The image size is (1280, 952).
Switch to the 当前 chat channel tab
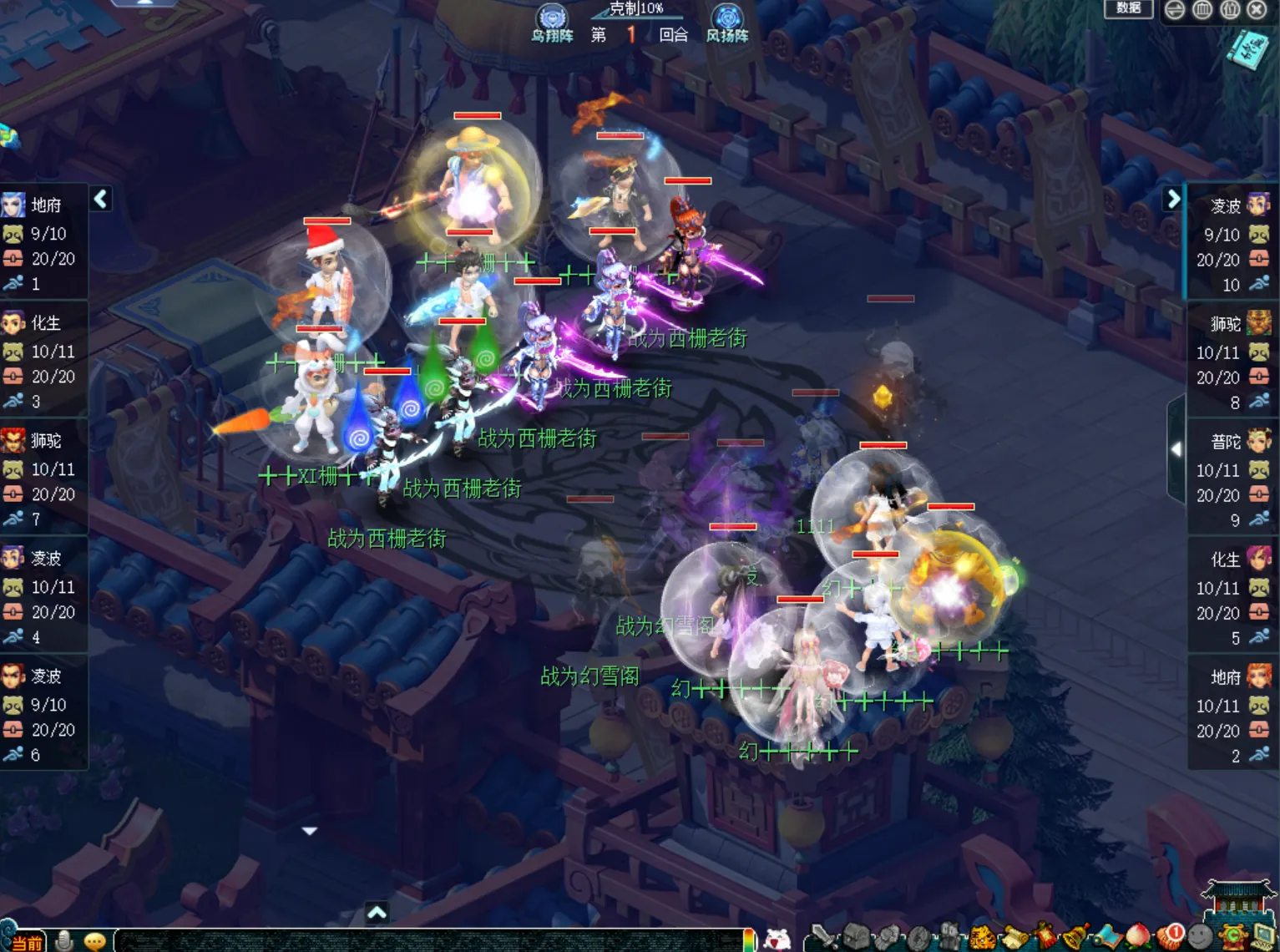tap(28, 940)
